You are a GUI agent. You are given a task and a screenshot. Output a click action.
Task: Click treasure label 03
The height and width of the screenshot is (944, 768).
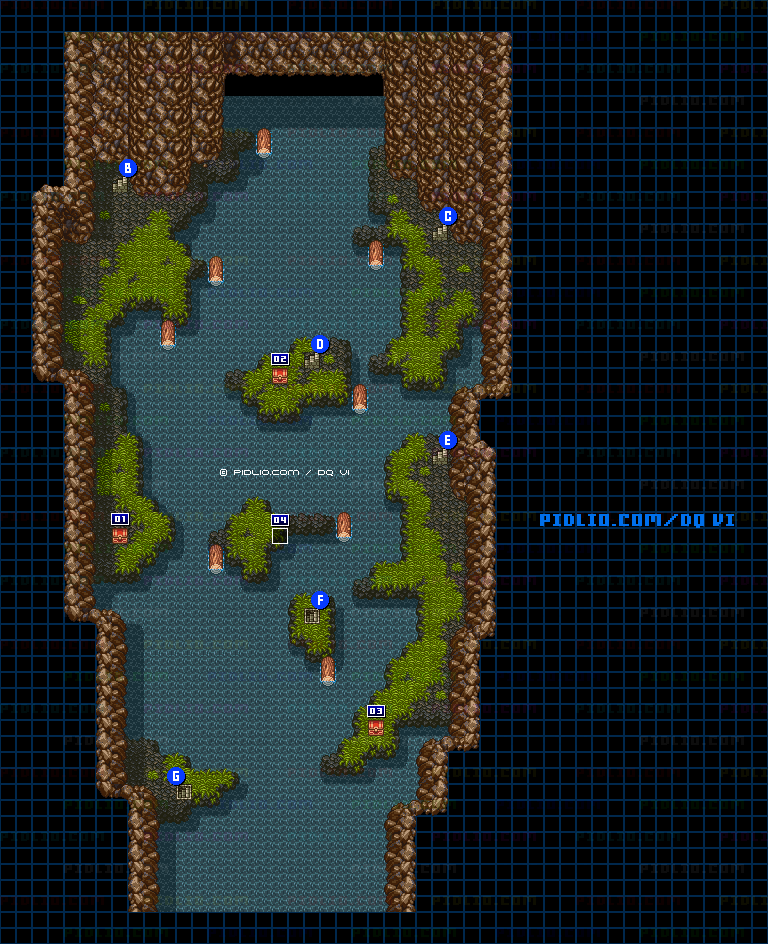pyautogui.click(x=376, y=711)
